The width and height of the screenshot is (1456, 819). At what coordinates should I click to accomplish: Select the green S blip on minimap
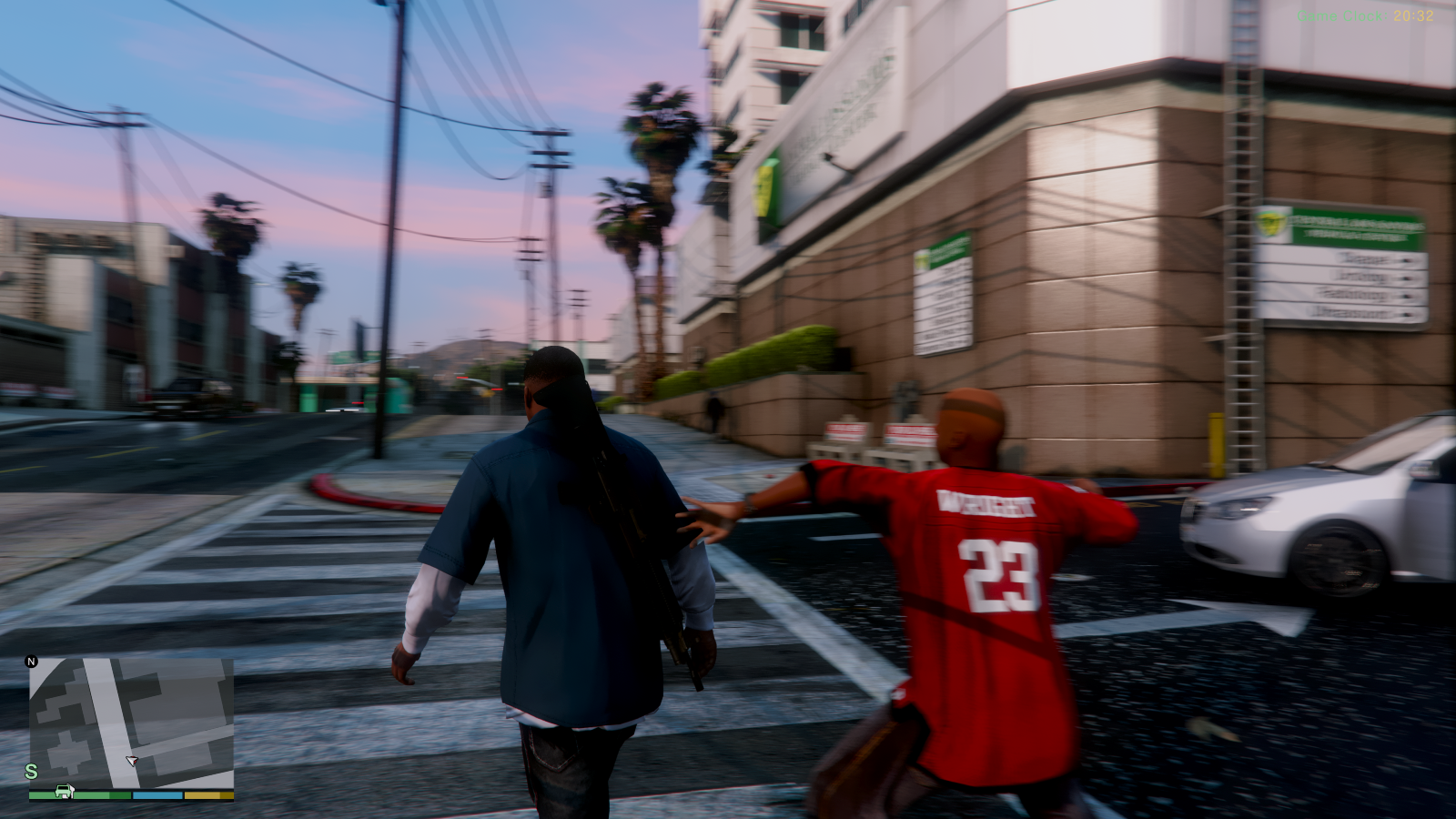click(x=31, y=772)
